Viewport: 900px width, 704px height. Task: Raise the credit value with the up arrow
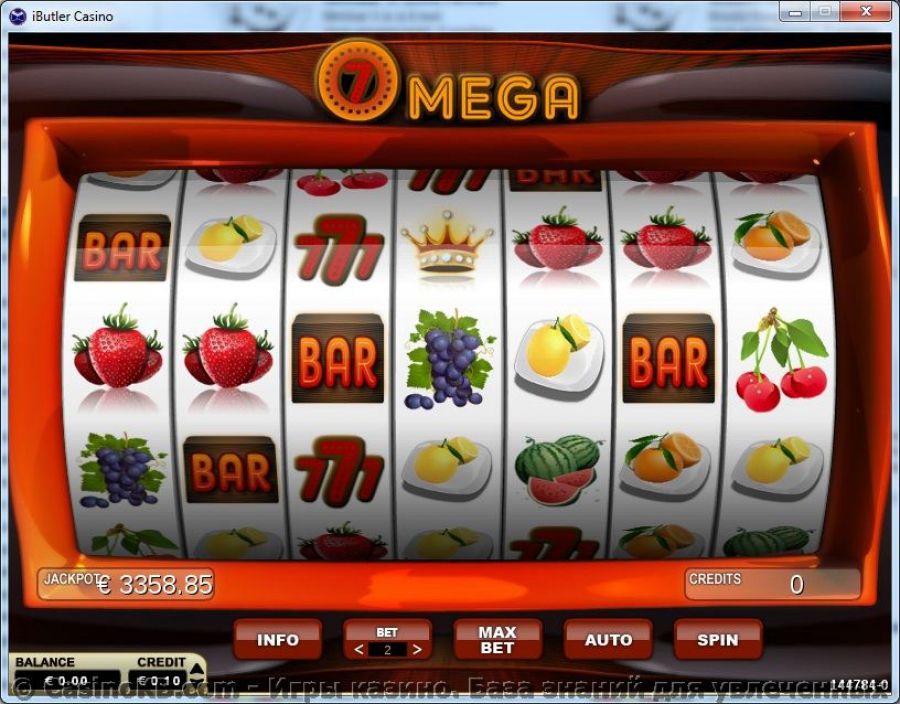(197, 667)
